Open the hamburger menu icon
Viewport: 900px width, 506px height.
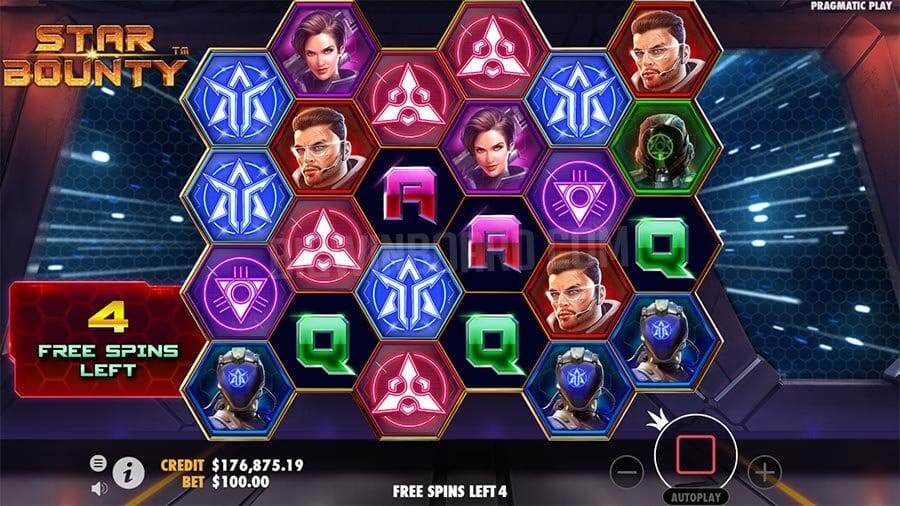coord(98,463)
